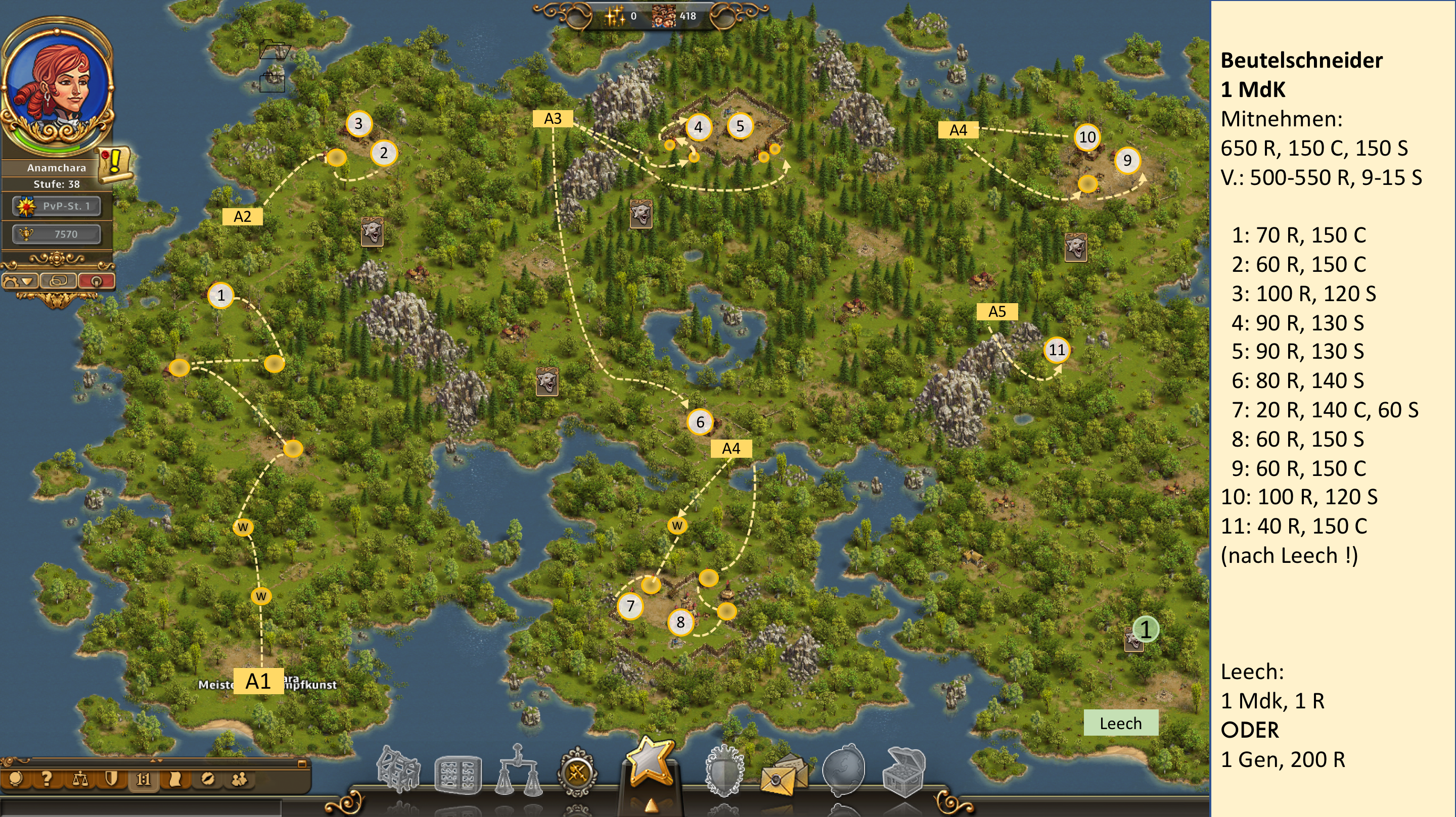The image size is (1456, 817).
Task: Switch to the shield guild chat tab
Action: click(x=111, y=780)
